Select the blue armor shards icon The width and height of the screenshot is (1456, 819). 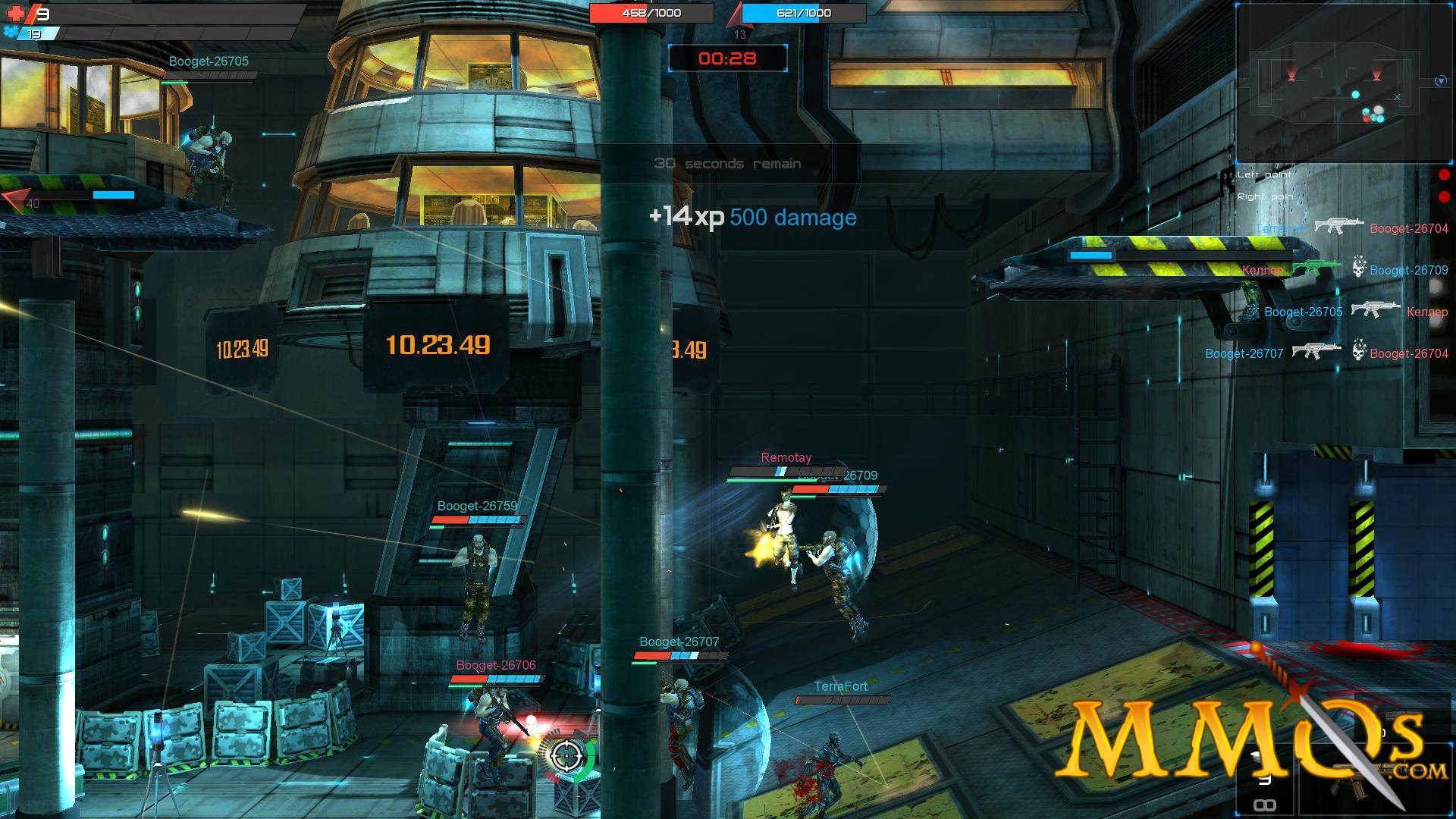tap(10, 30)
